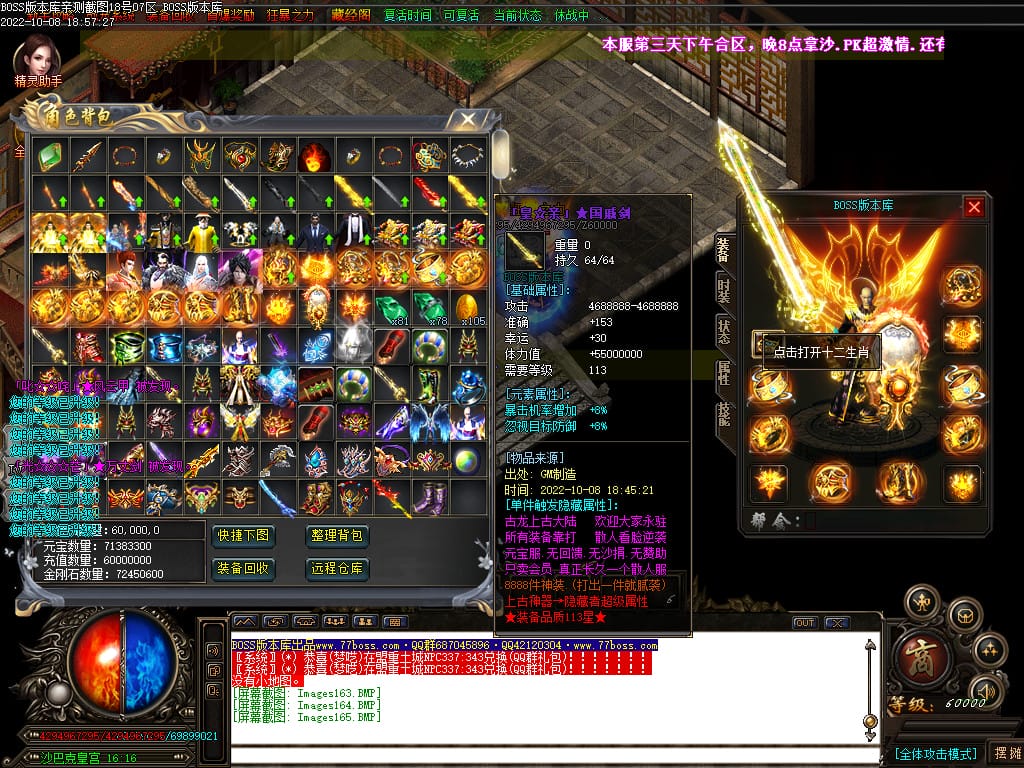
Task: Choose the golden egg item slot
Action: (468, 304)
